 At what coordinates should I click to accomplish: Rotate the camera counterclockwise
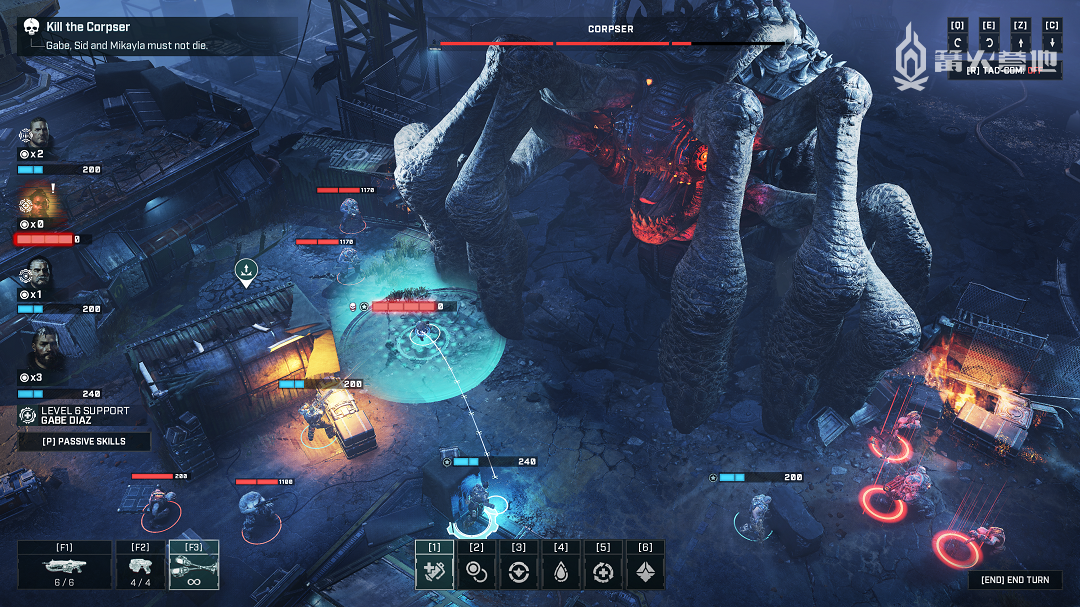[x=957, y=42]
